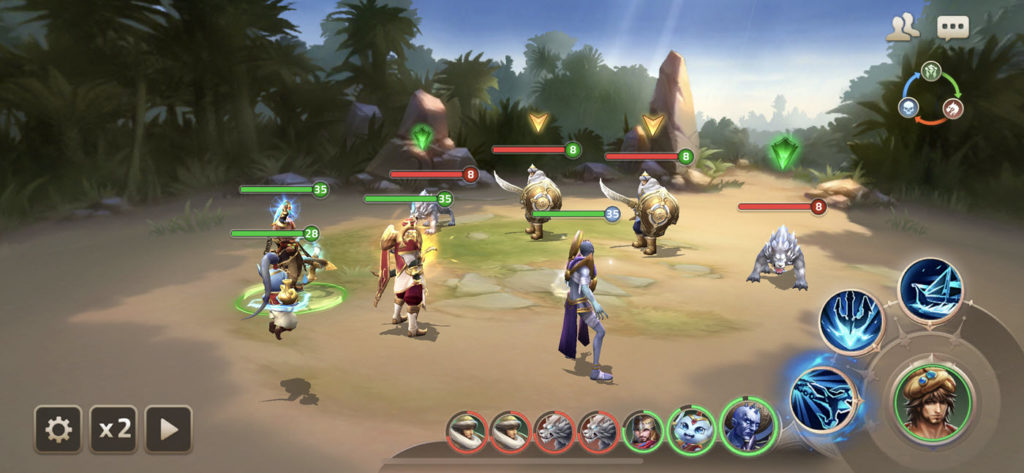Tap the bearded knight turn-order portrait
Screen dimensions: 1024x473
click(642, 432)
